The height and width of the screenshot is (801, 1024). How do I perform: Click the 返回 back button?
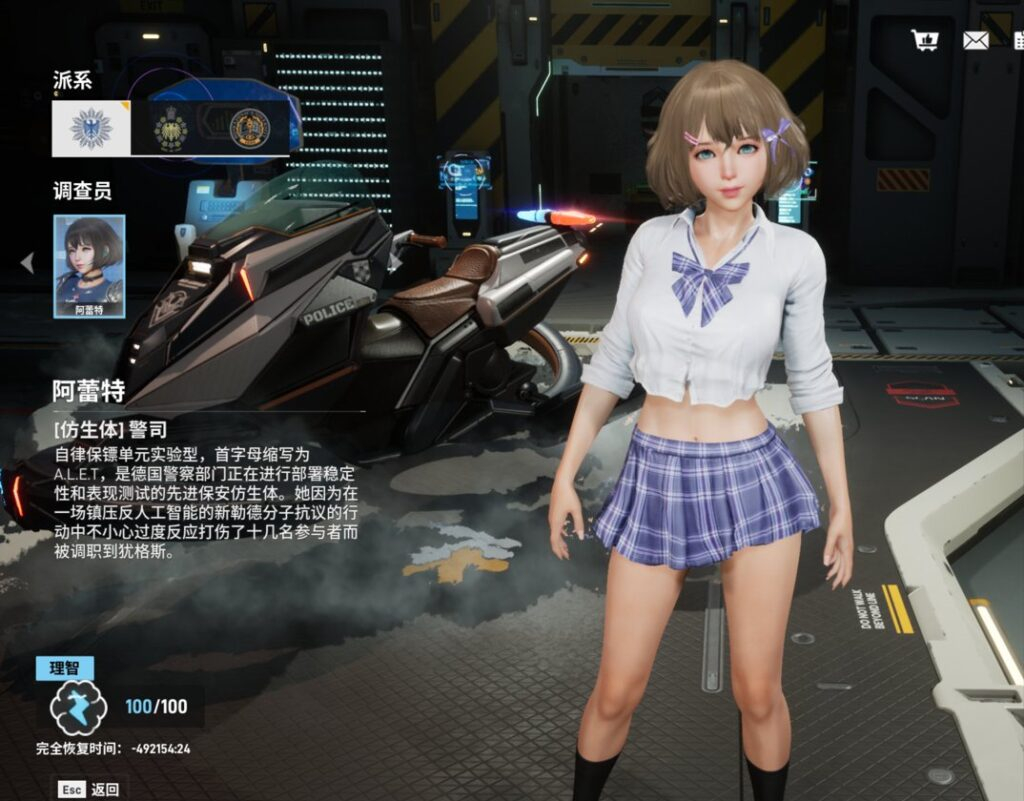coord(90,789)
